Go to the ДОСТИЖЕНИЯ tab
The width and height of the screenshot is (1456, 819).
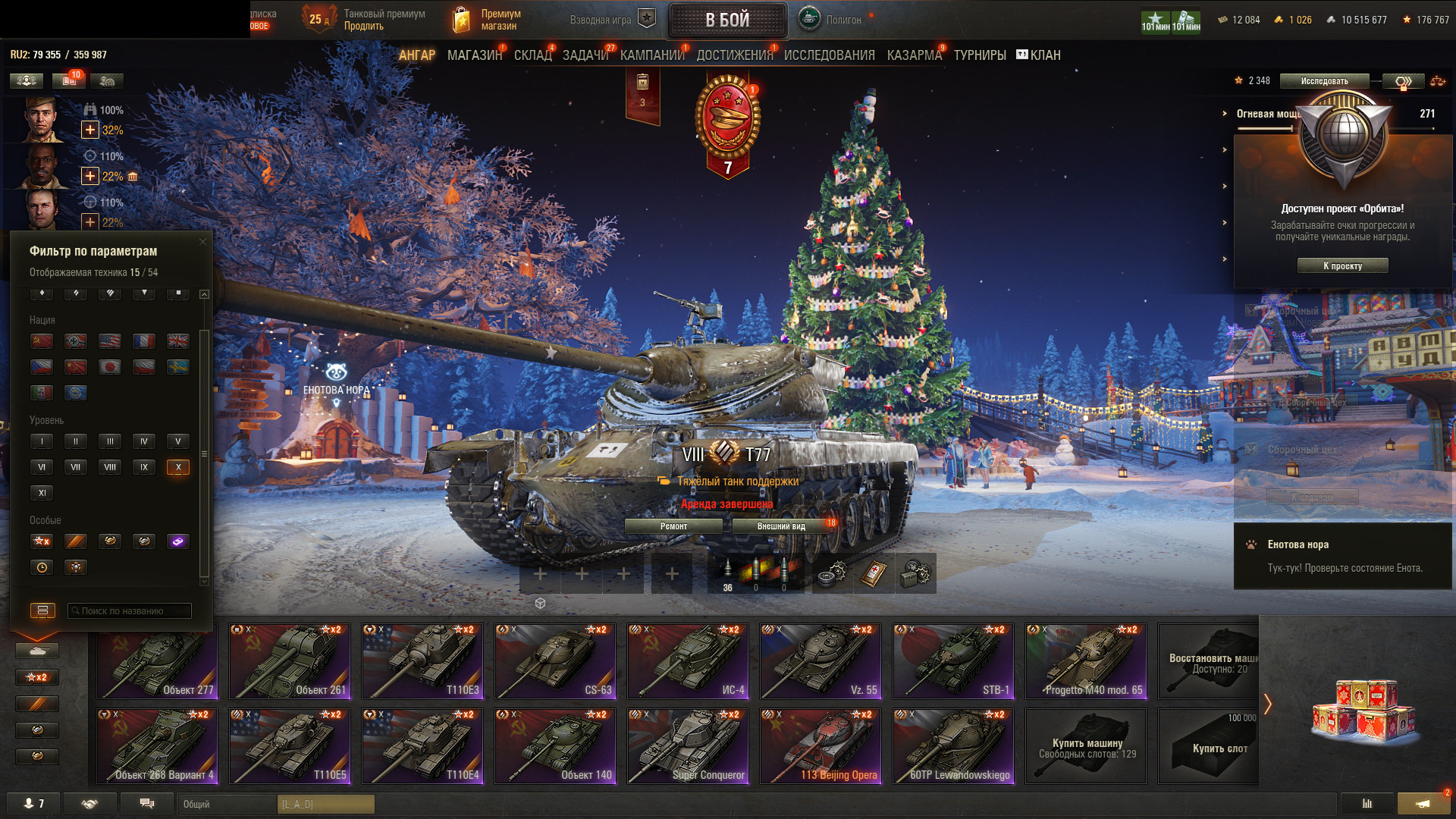734,55
